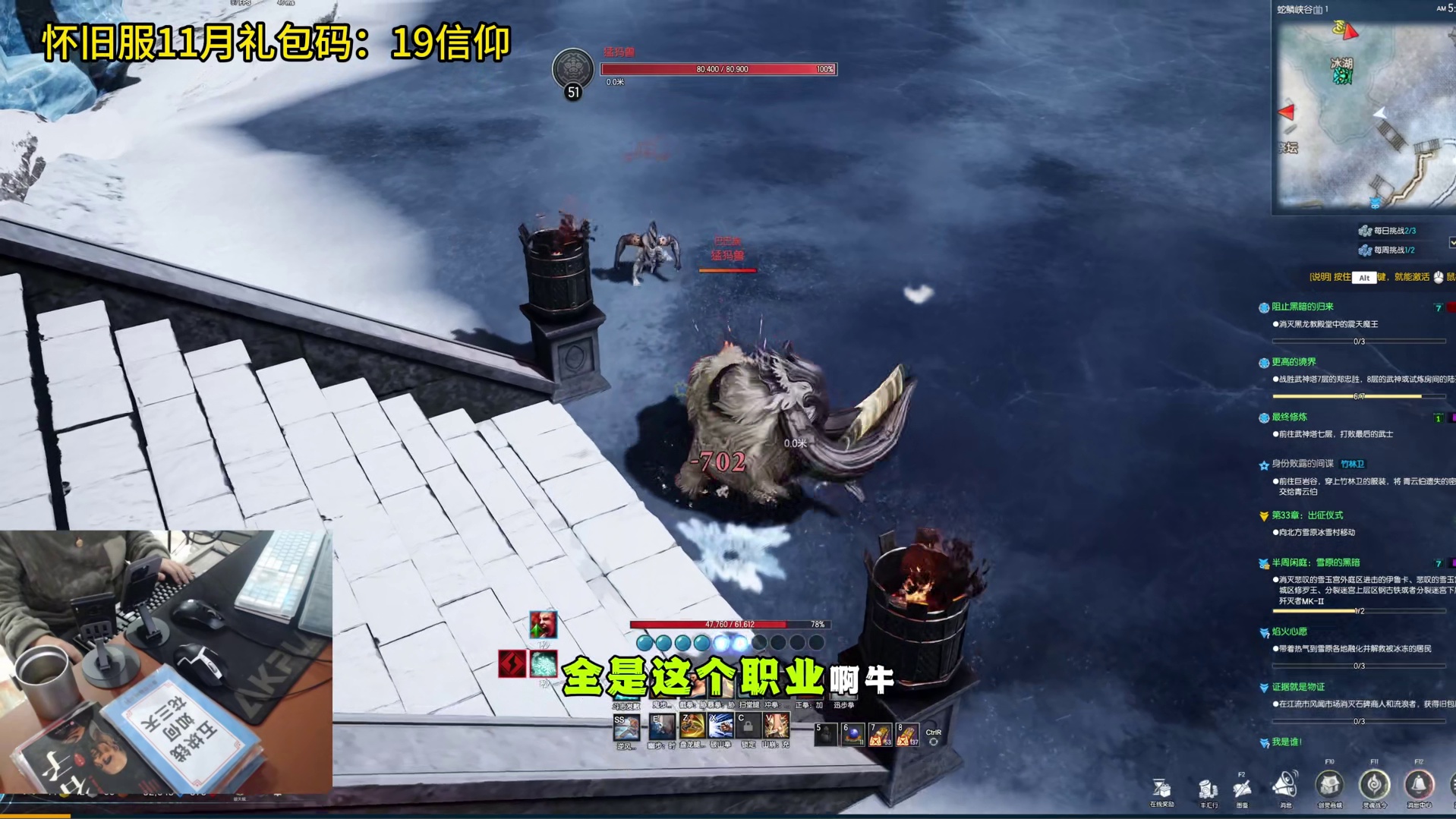
Task: Select the 猛犸兽 target portrait
Action: (x=572, y=68)
